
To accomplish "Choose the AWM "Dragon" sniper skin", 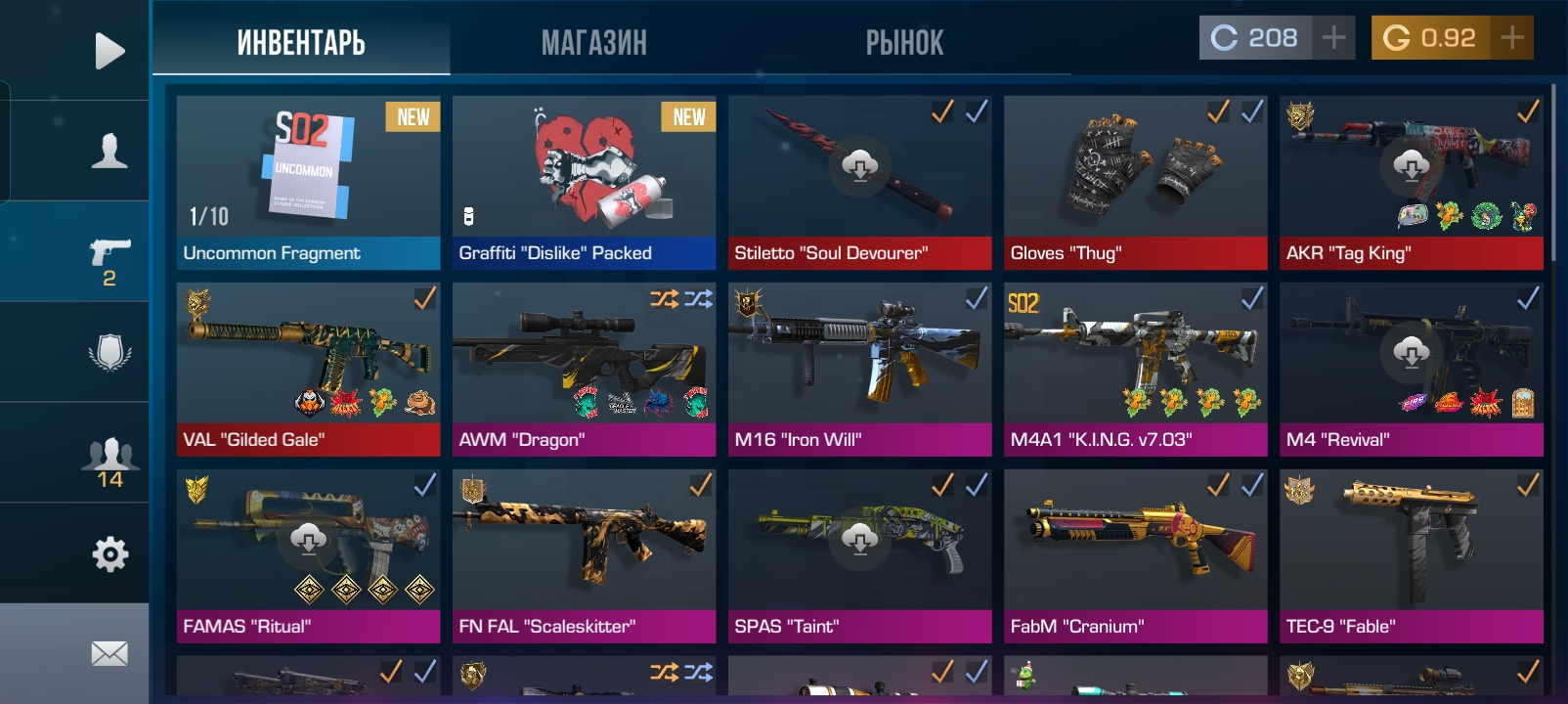I will [x=584, y=369].
